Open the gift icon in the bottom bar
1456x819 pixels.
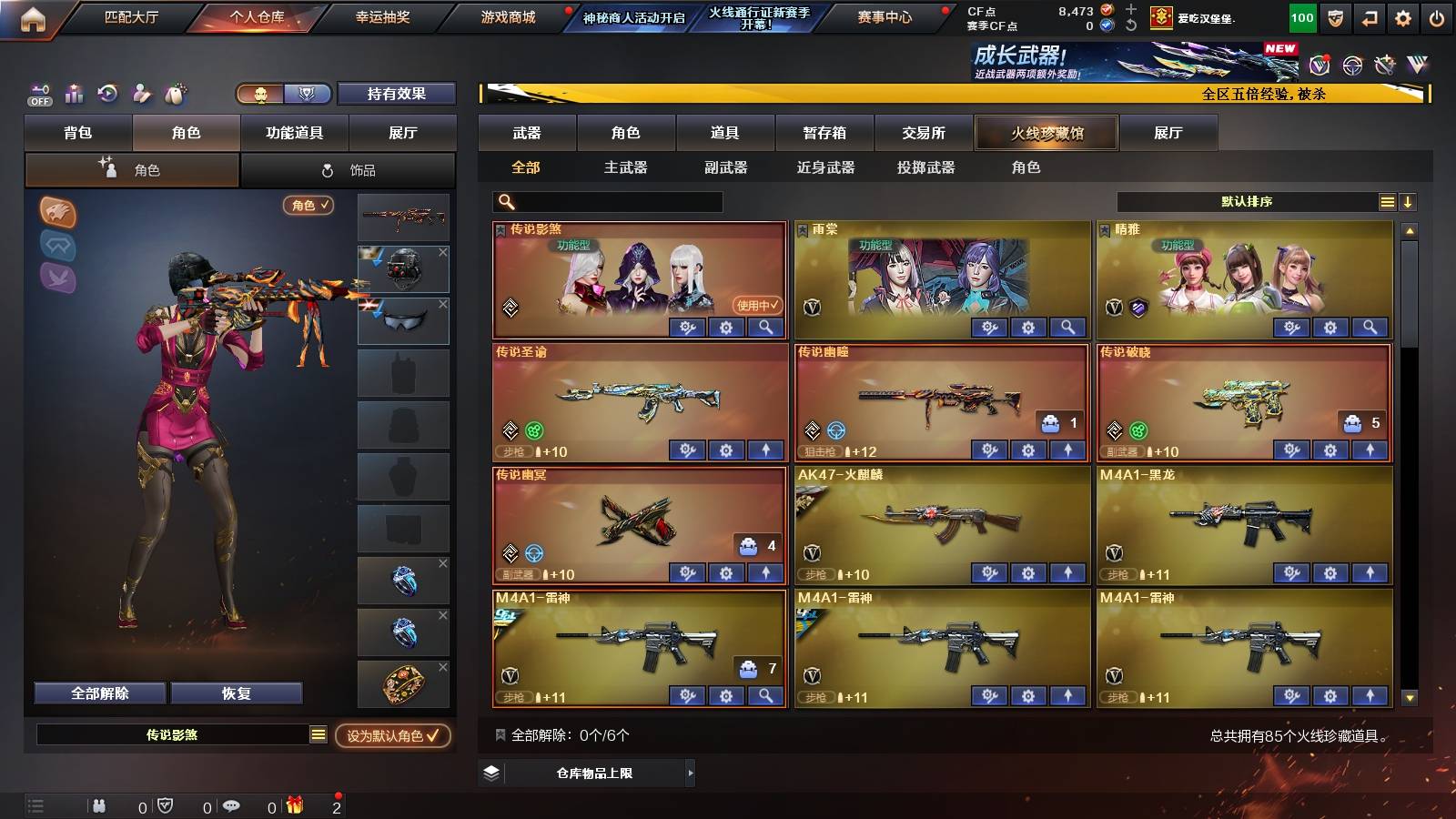(x=294, y=804)
